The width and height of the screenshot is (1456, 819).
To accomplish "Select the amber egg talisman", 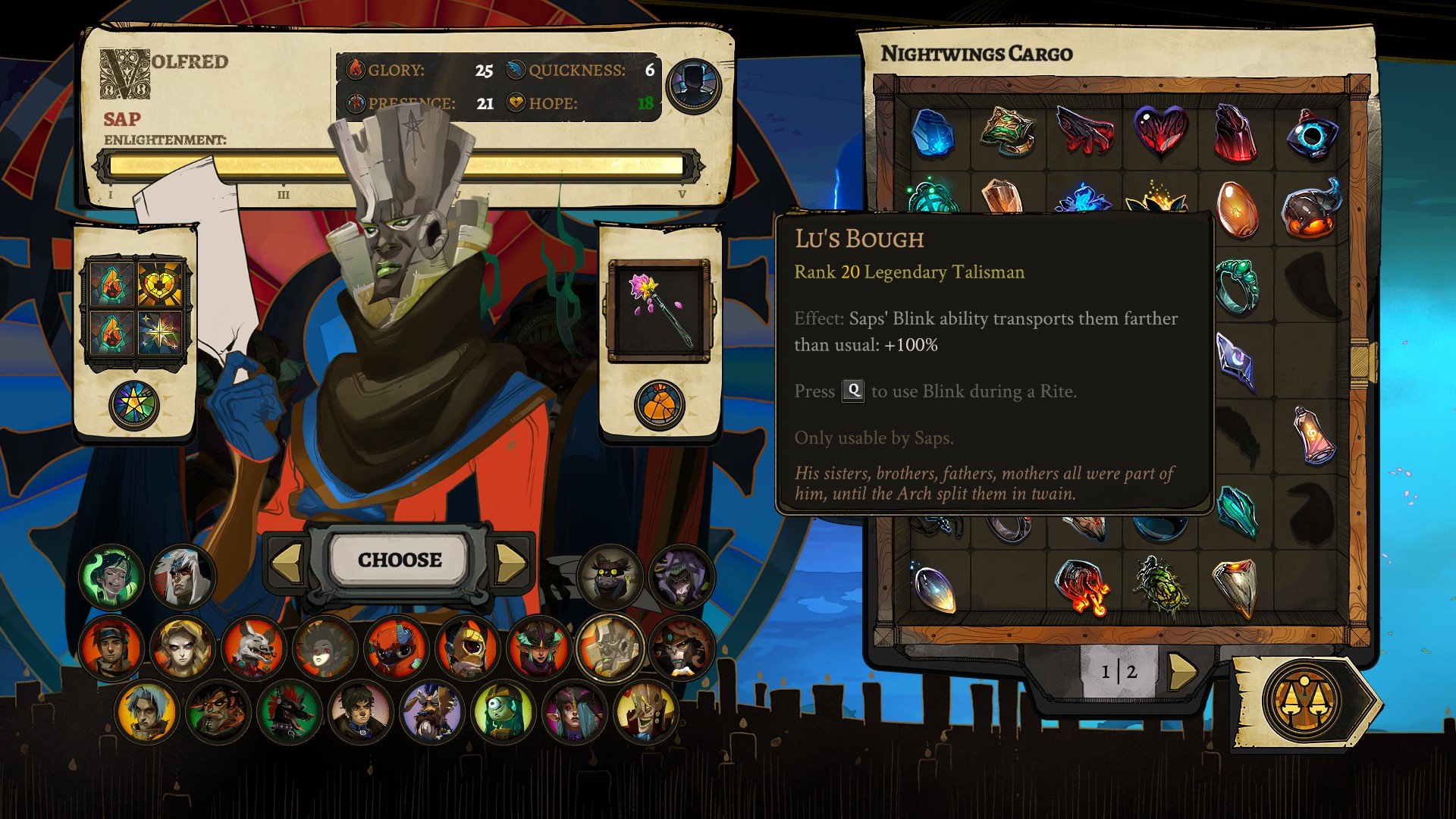I will tap(1236, 209).
